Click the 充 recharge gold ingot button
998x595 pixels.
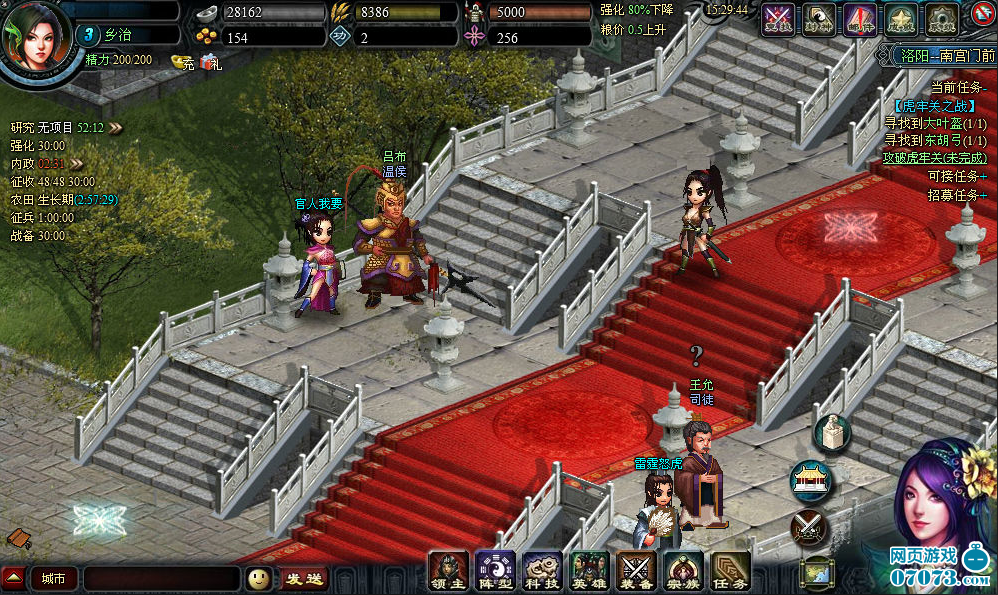pos(183,62)
